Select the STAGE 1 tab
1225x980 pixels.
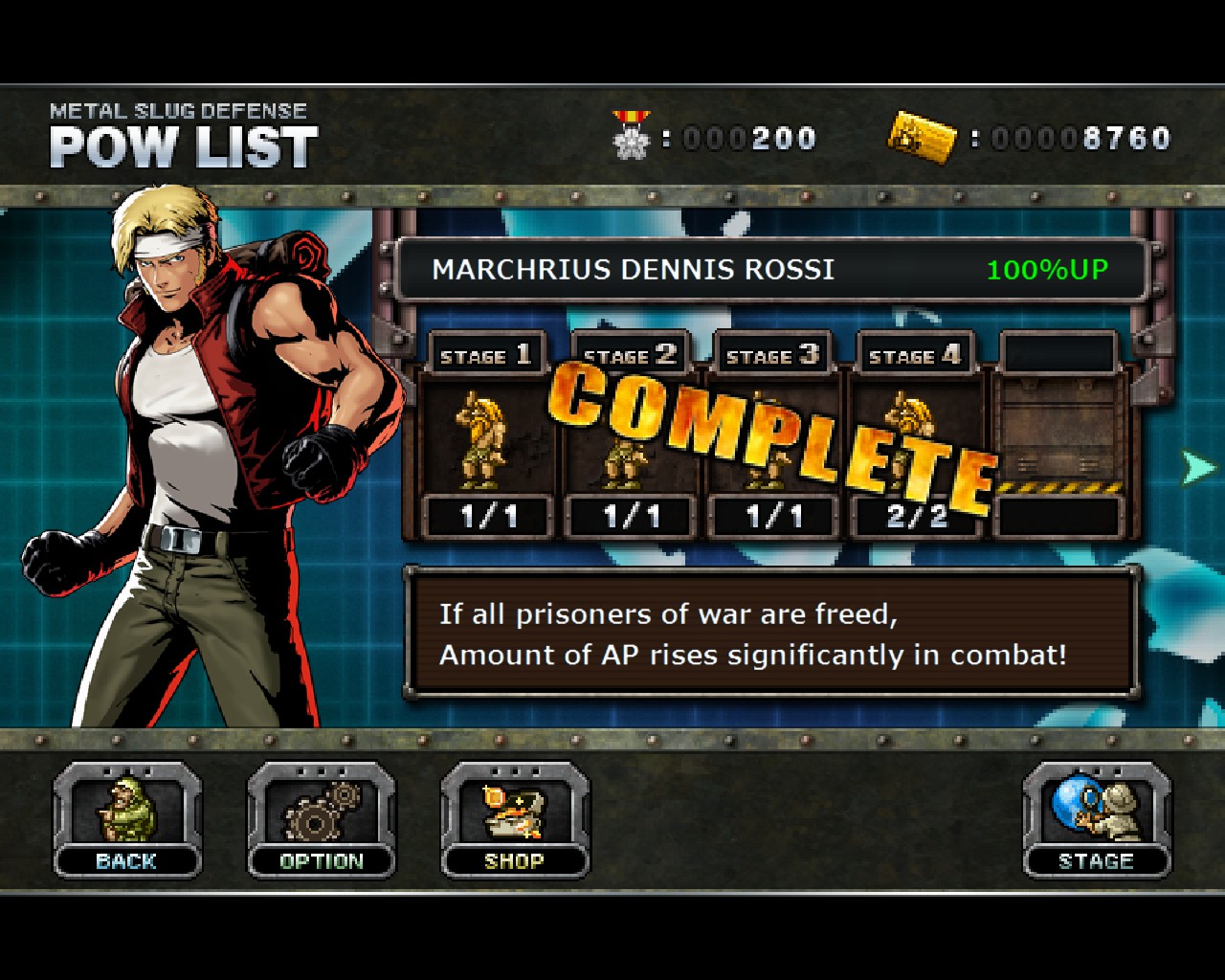click(486, 354)
